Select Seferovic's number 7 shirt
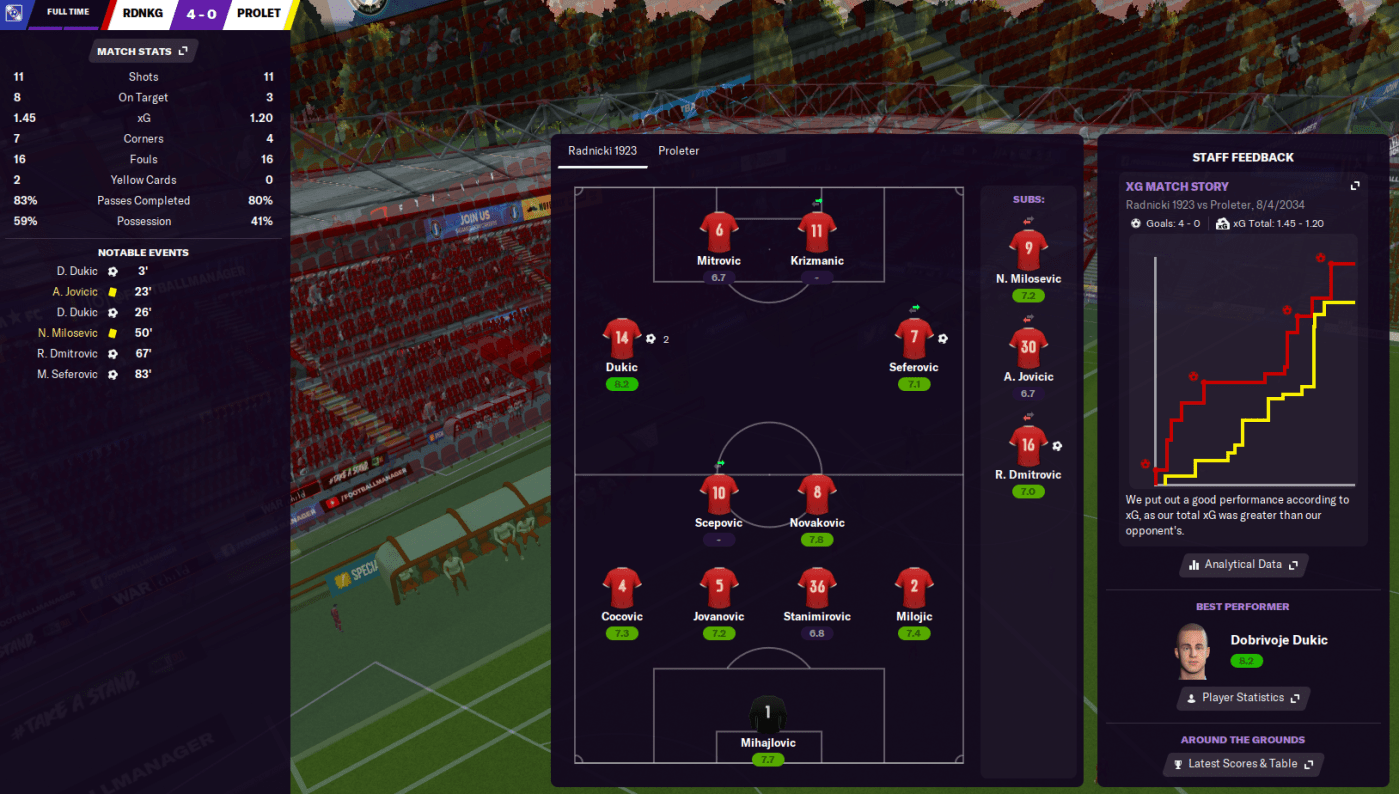Image resolution: width=1399 pixels, height=794 pixels. pos(913,339)
